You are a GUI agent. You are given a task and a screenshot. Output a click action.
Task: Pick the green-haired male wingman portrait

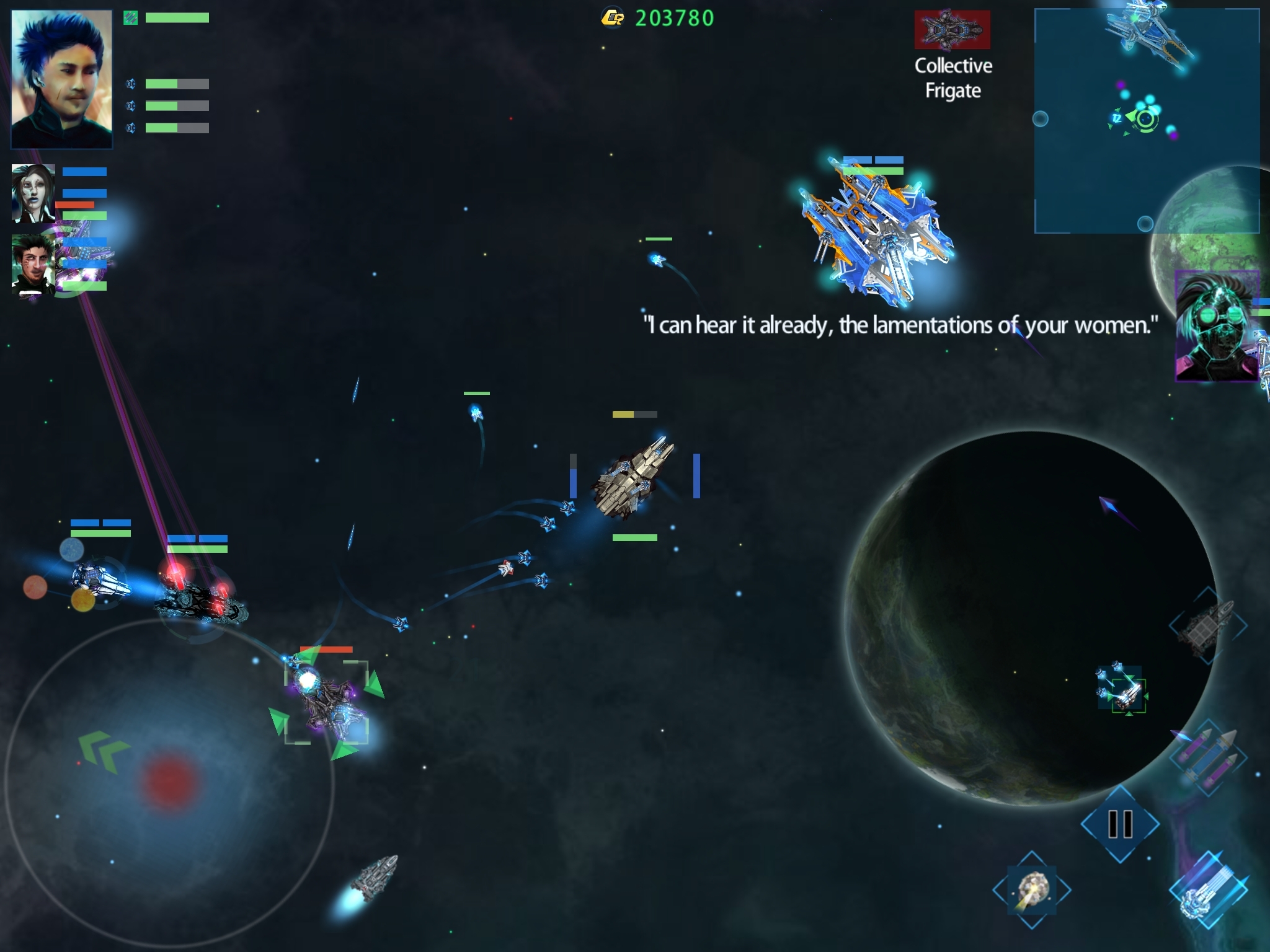point(33,263)
